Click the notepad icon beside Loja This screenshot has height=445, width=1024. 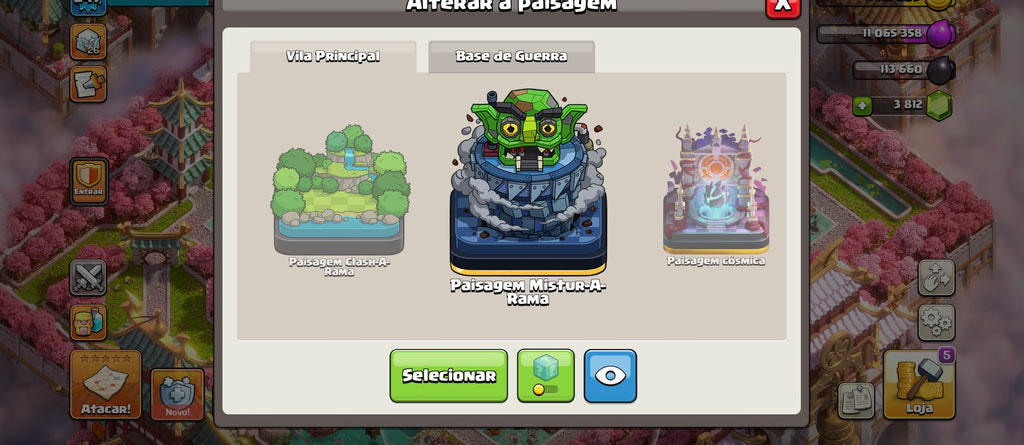click(856, 400)
